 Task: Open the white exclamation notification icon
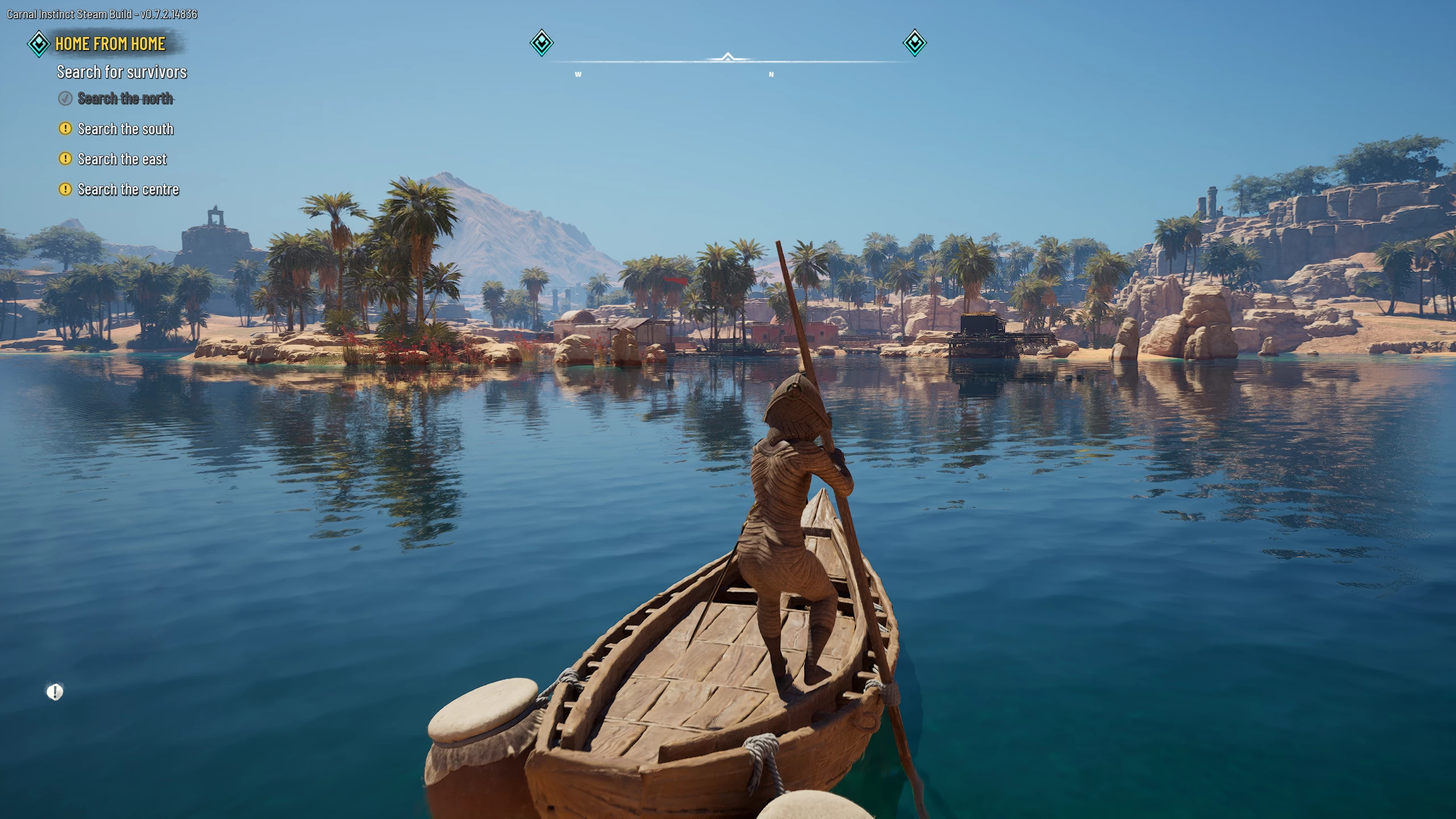[55, 692]
